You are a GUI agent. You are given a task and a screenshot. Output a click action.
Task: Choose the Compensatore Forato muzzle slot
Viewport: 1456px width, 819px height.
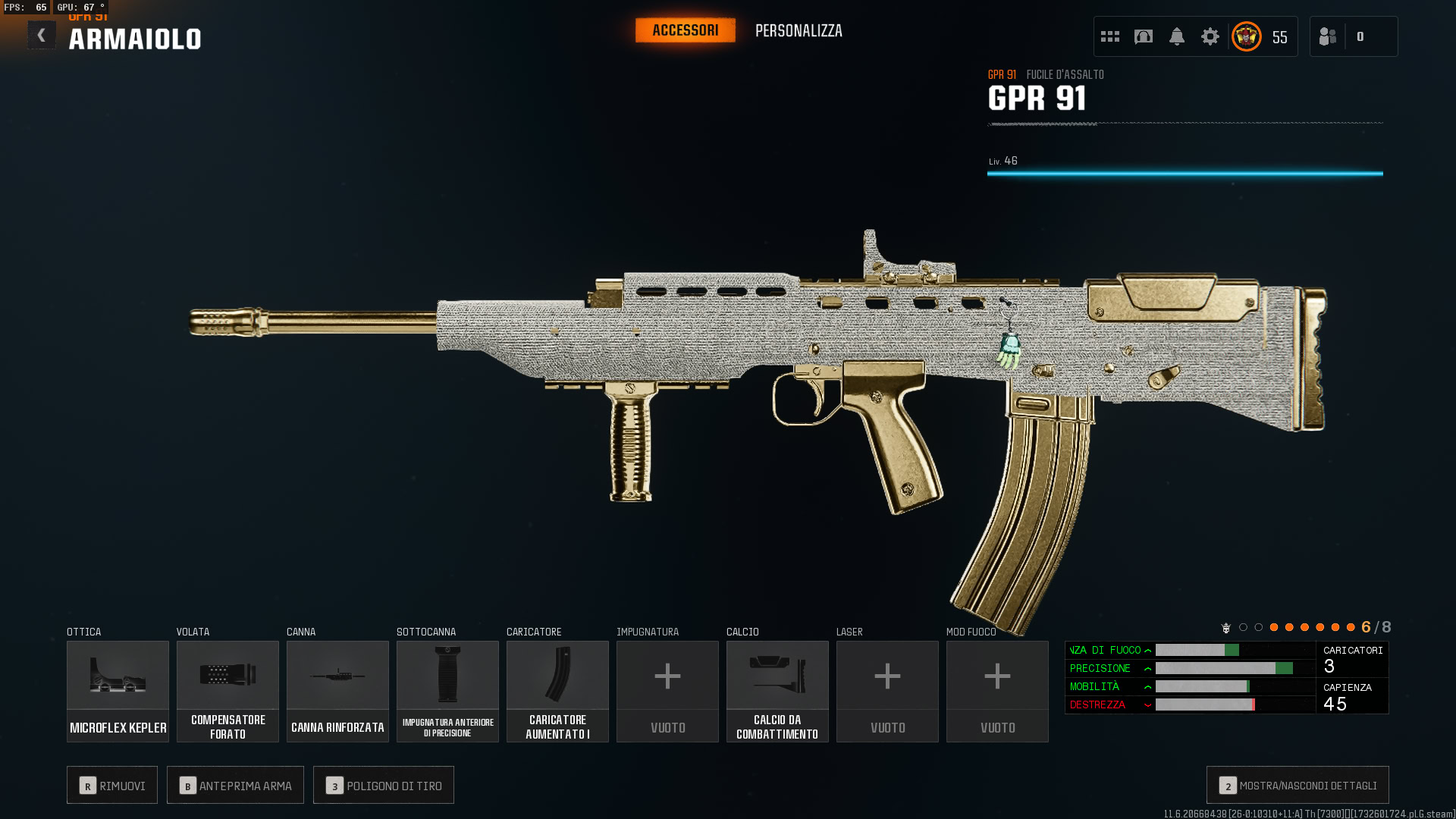(x=227, y=691)
